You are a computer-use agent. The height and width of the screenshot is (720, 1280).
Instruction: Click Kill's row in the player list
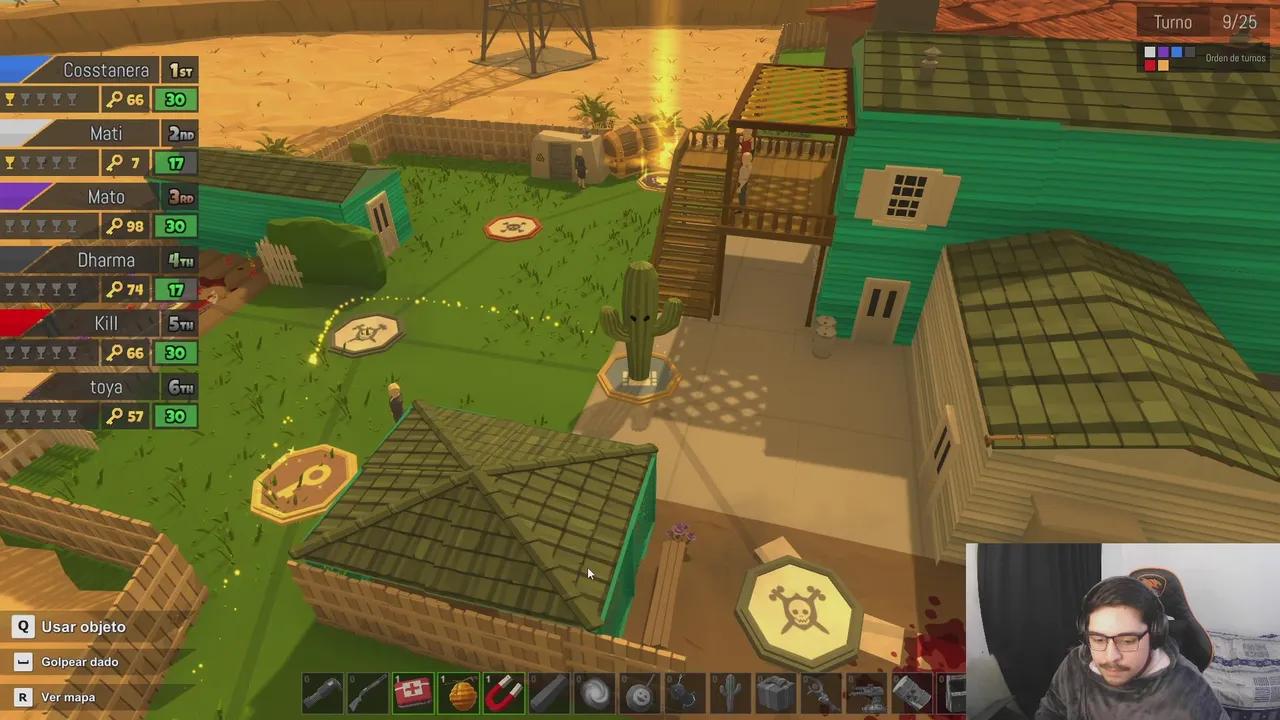(x=99, y=338)
